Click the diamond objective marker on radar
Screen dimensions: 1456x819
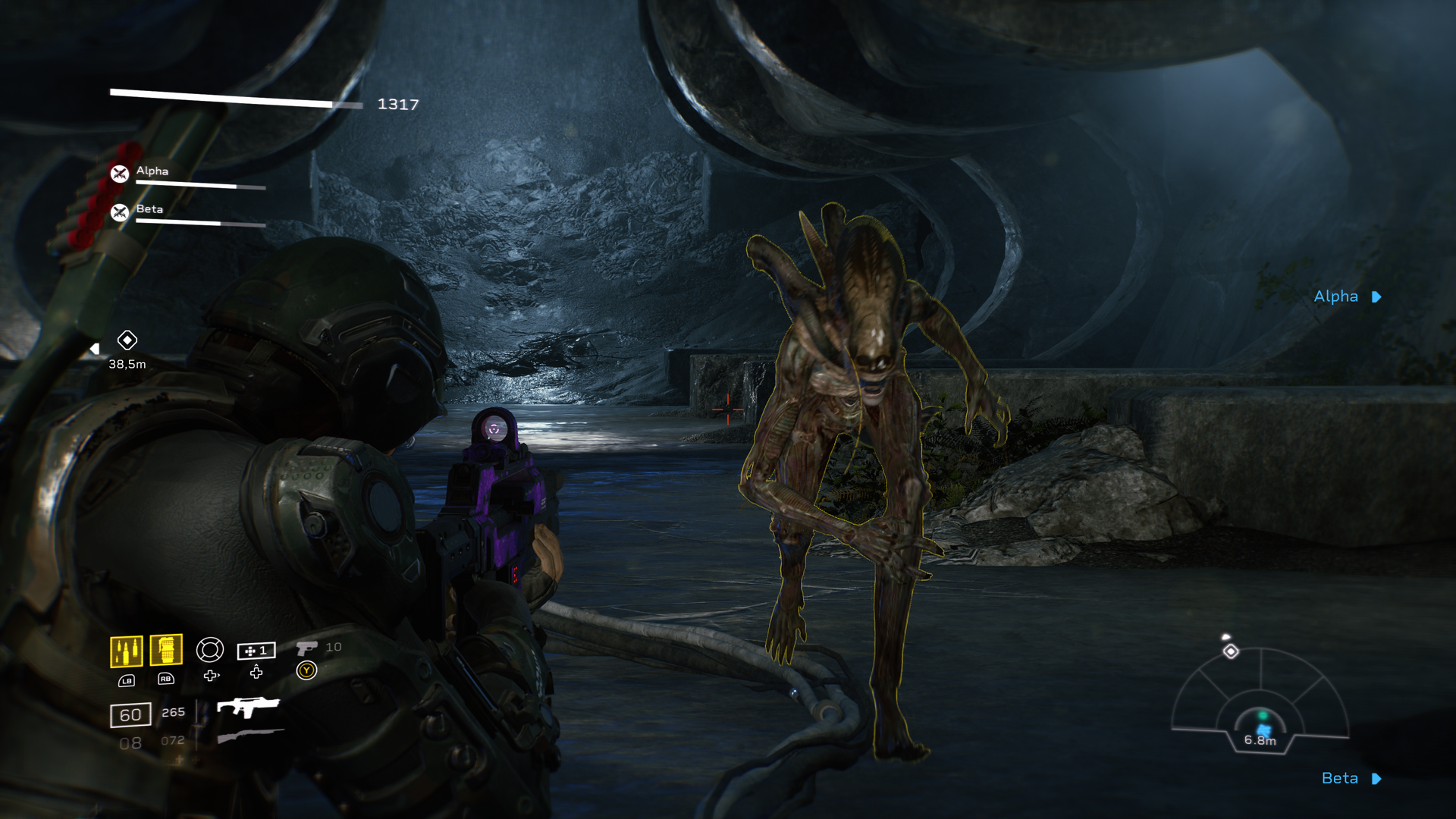1231,651
